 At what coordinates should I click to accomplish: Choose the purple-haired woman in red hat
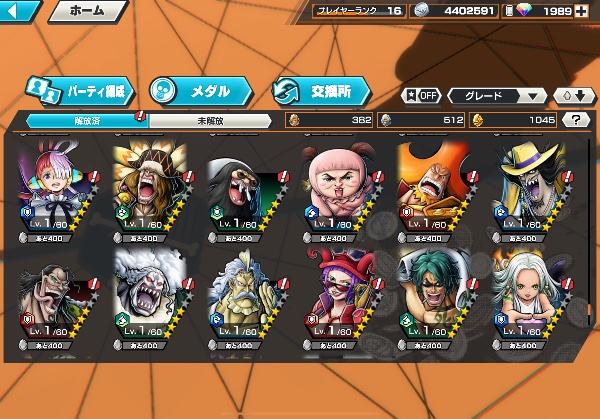343,293
